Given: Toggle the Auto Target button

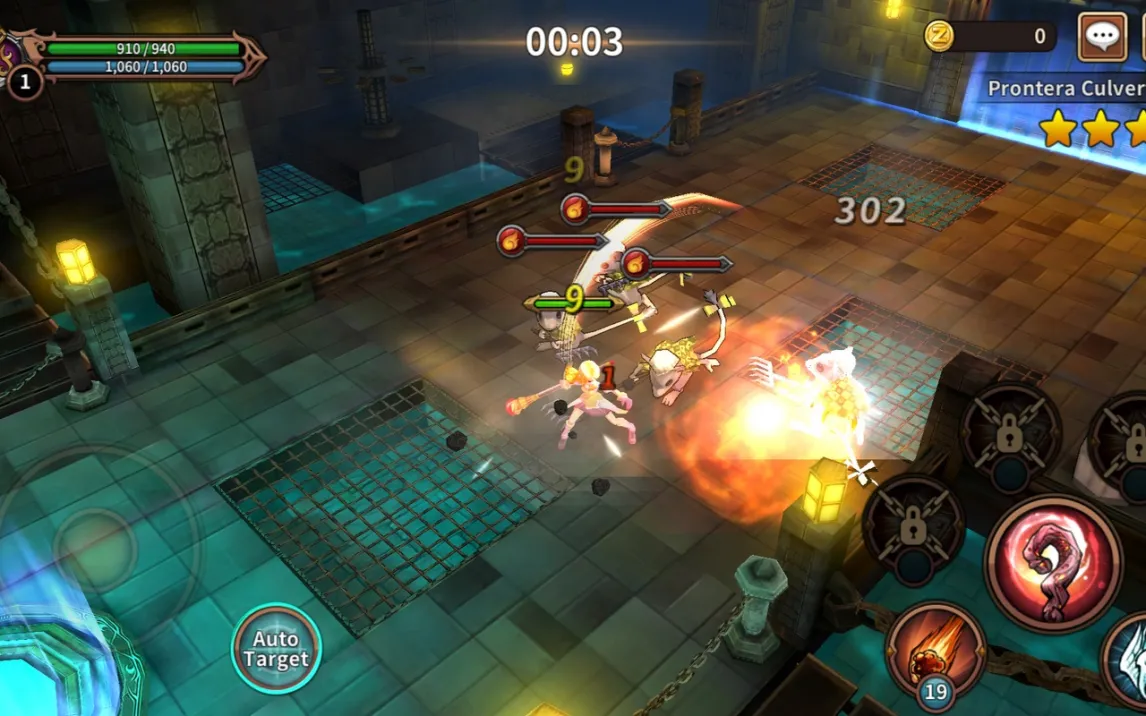Looking at the screenshot, I should pos(276,648).
